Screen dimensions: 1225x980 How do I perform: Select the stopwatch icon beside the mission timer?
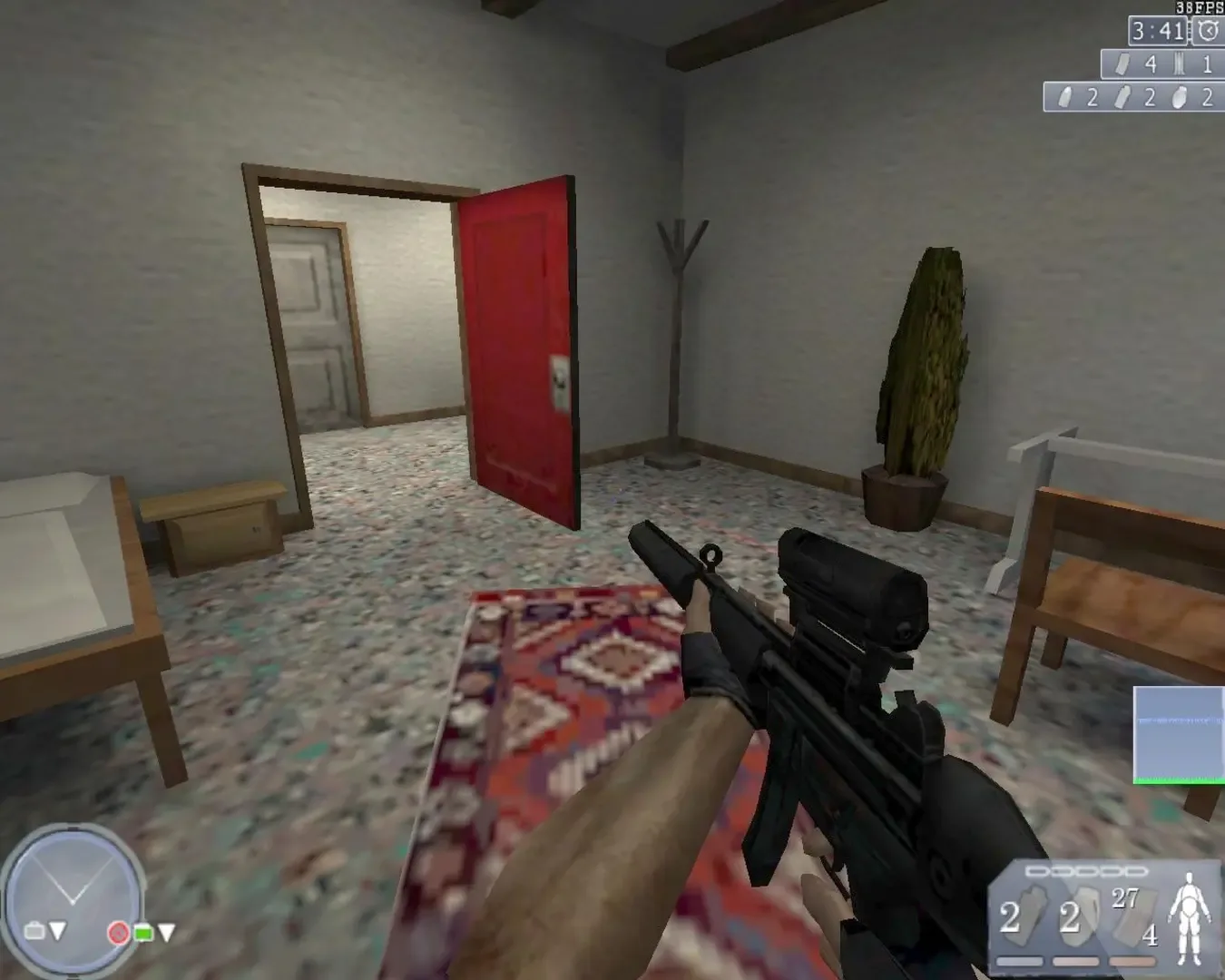click(x=1206, y=30)
